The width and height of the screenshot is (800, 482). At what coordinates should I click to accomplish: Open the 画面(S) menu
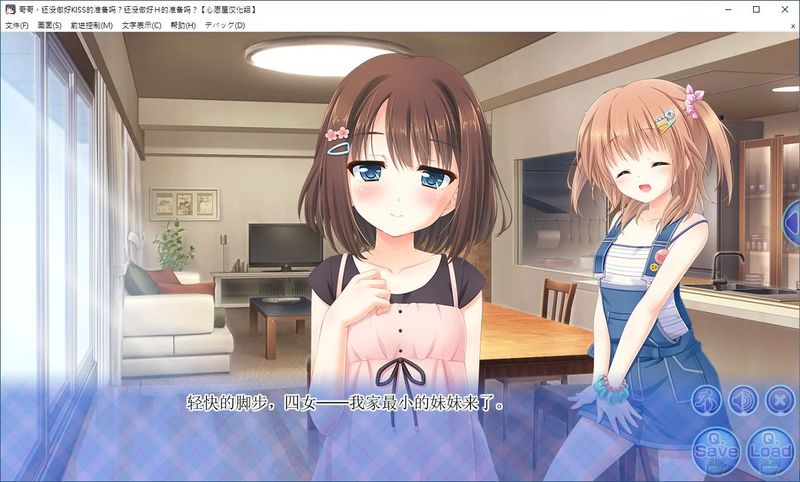tap(50, 25)
